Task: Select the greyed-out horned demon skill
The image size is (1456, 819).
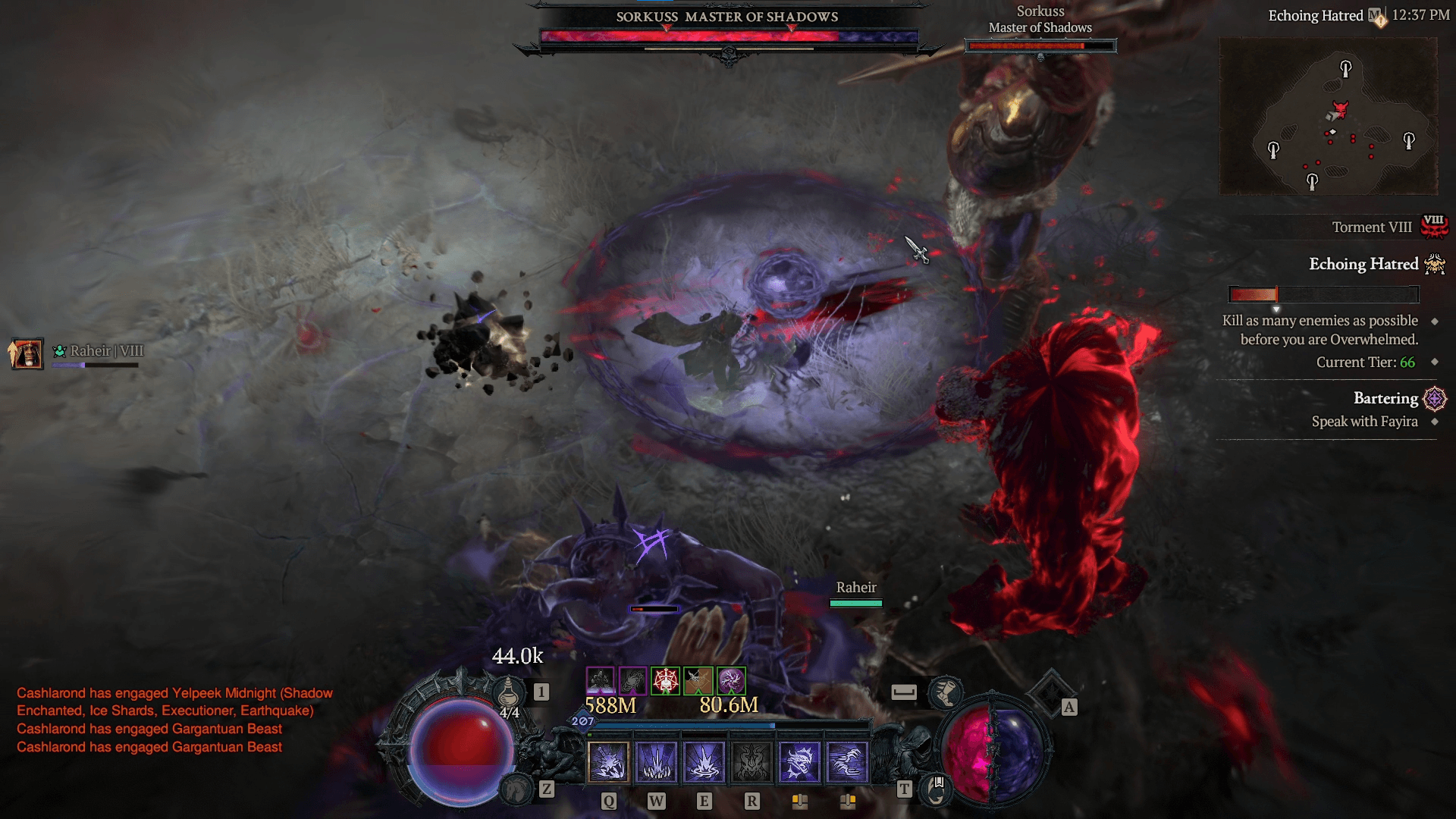Action: [x=752, y=761]
